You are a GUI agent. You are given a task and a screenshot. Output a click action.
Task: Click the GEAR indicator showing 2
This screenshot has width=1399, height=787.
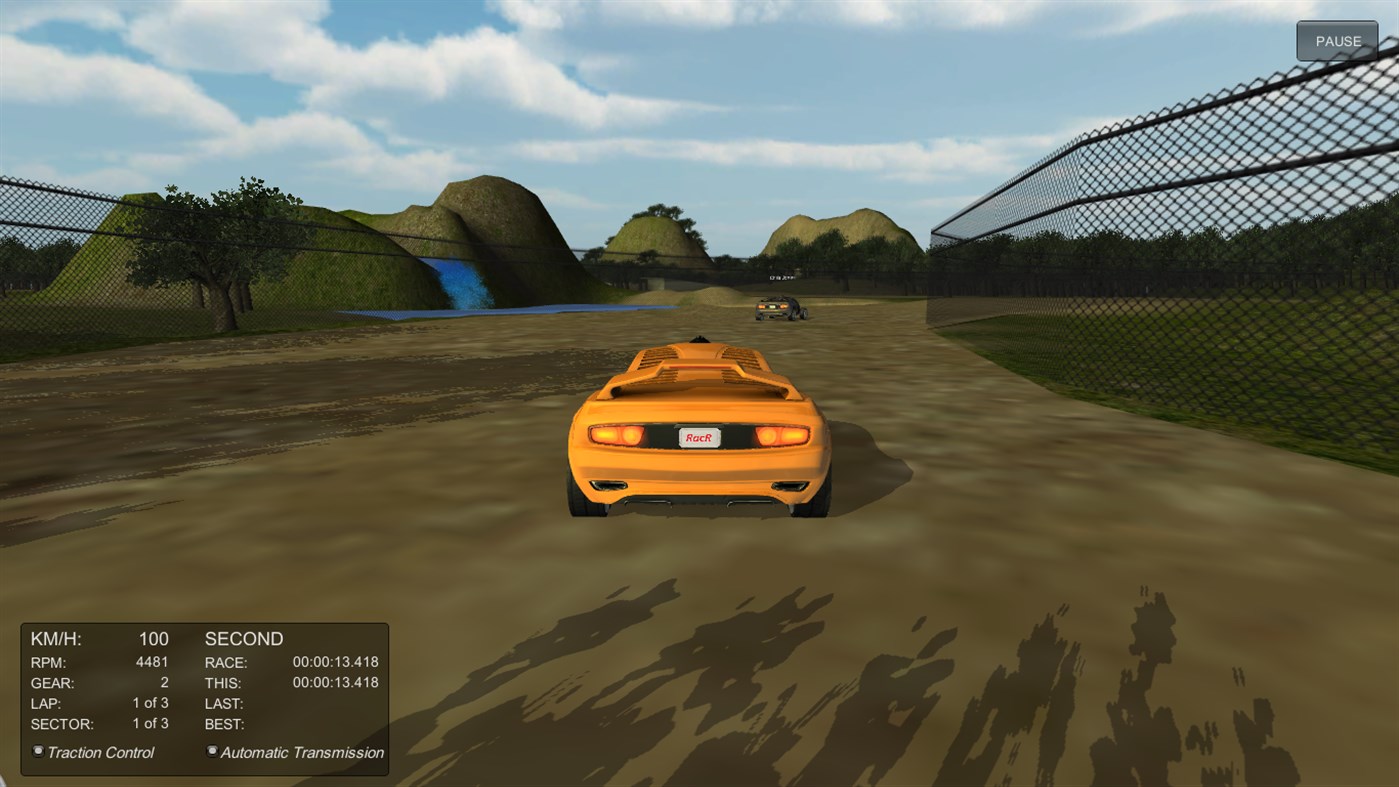163,683
